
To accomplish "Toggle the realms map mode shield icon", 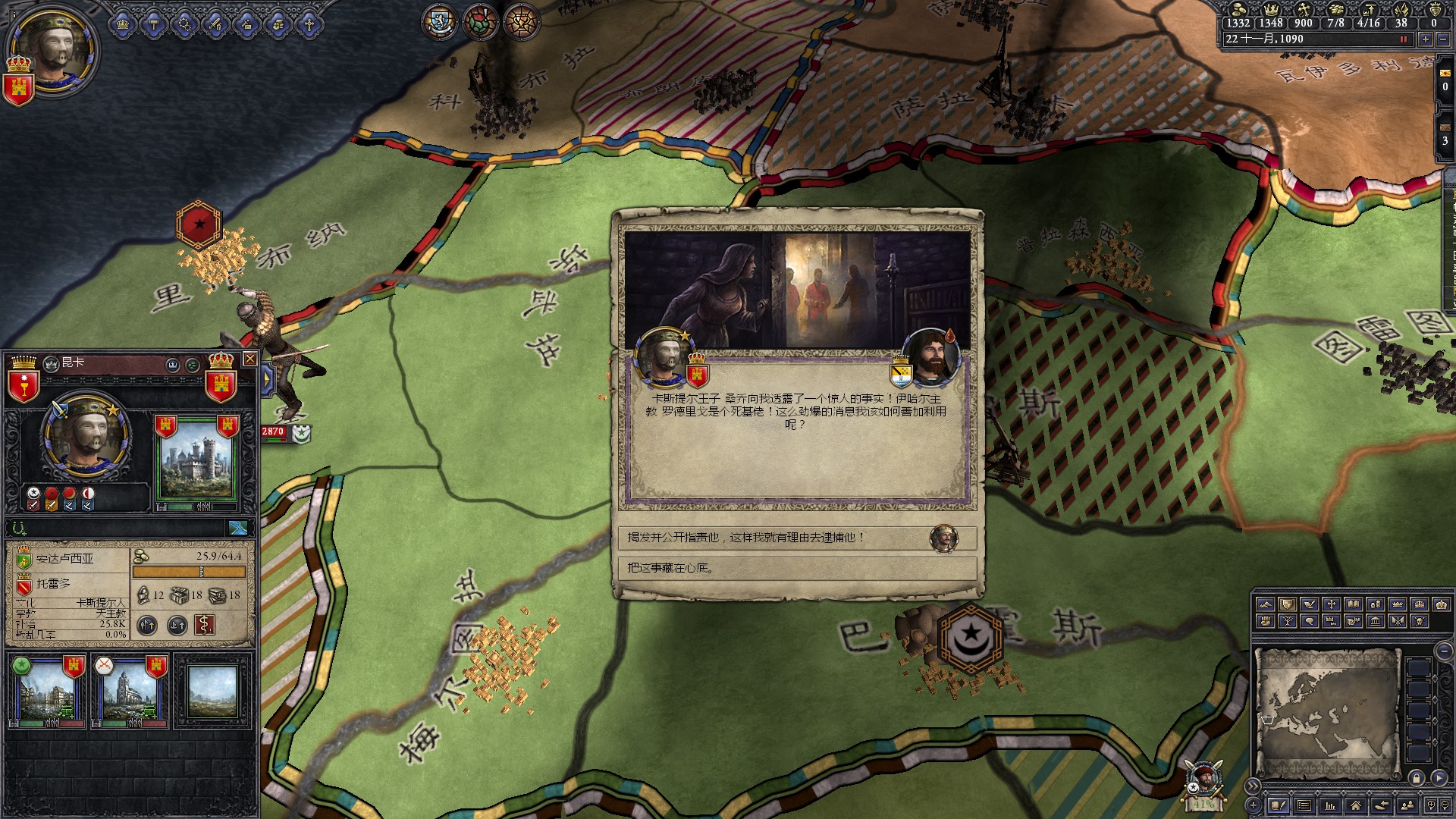I will point(1287,605).
